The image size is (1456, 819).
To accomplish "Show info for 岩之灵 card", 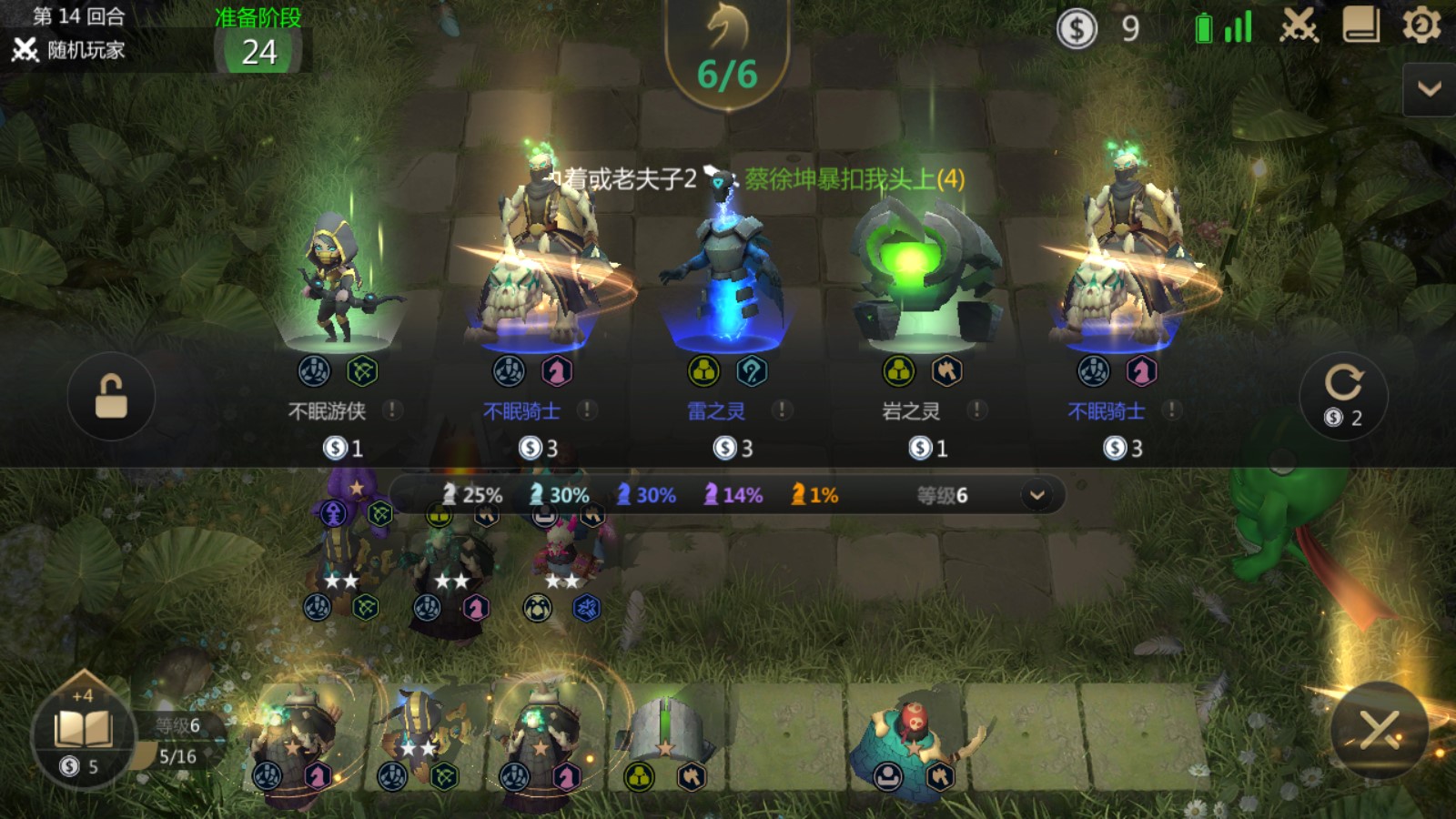I will pos(976,410).
